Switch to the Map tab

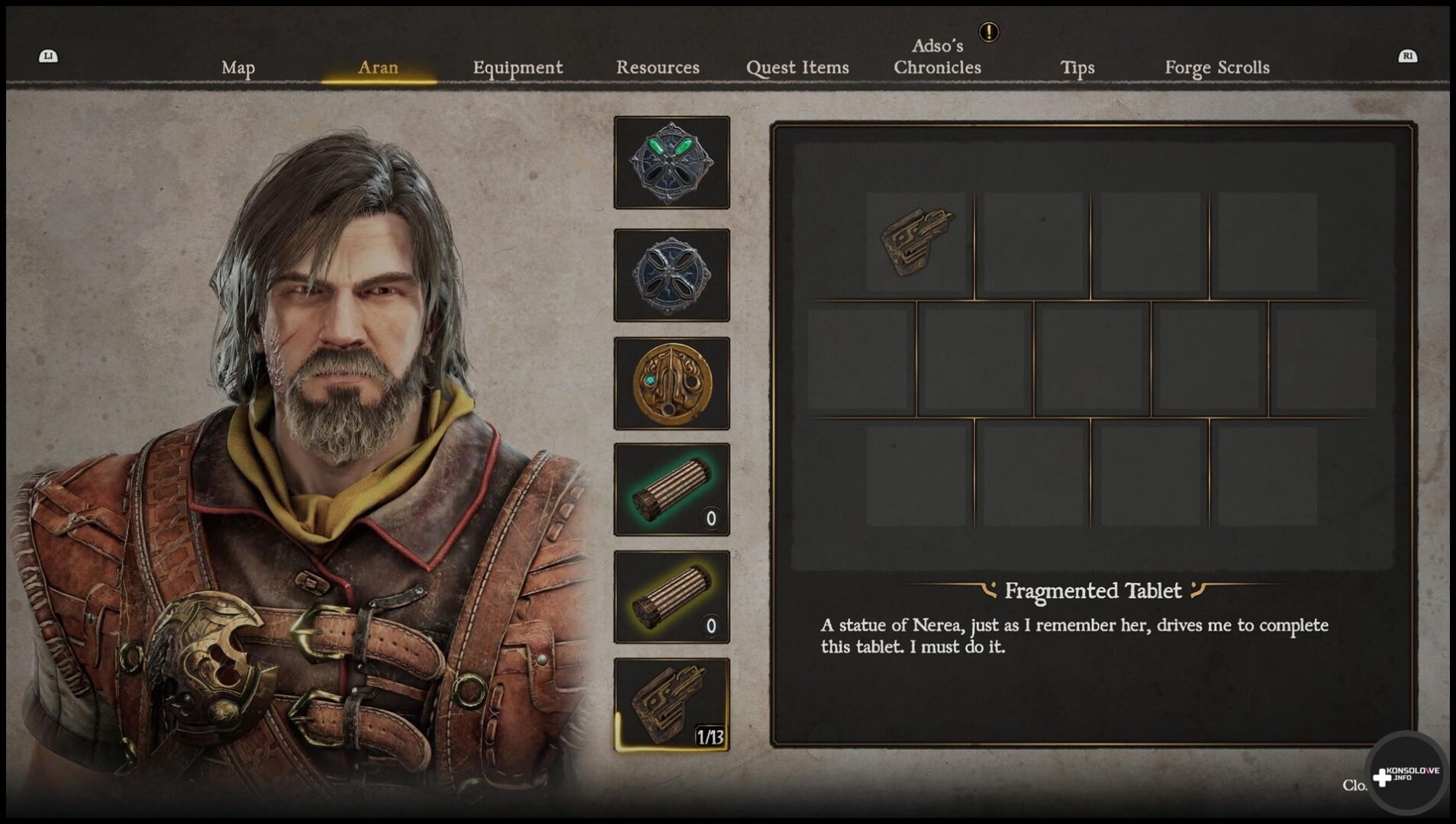point(238,68)
